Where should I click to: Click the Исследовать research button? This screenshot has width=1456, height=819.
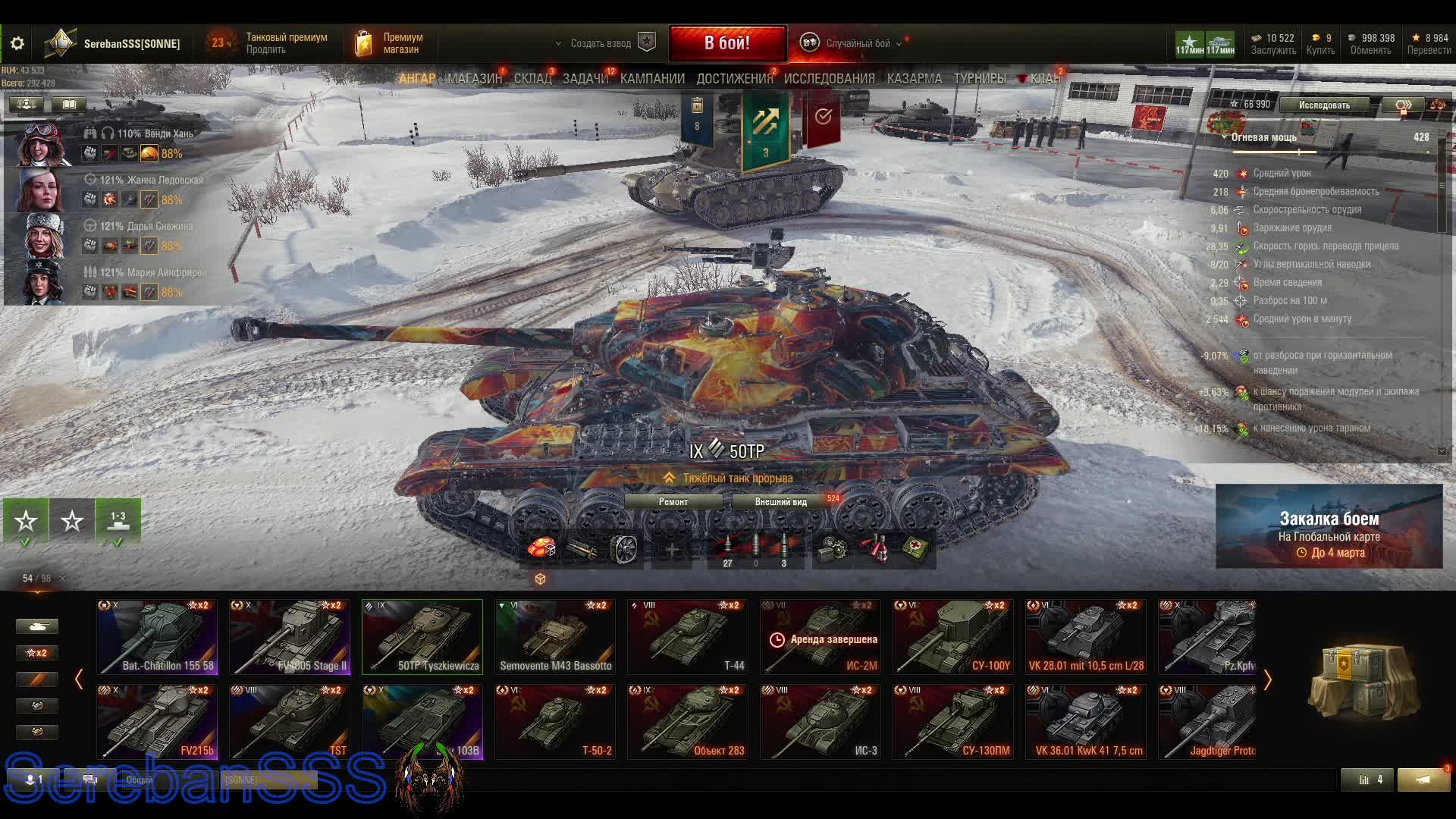point(1323,105)
